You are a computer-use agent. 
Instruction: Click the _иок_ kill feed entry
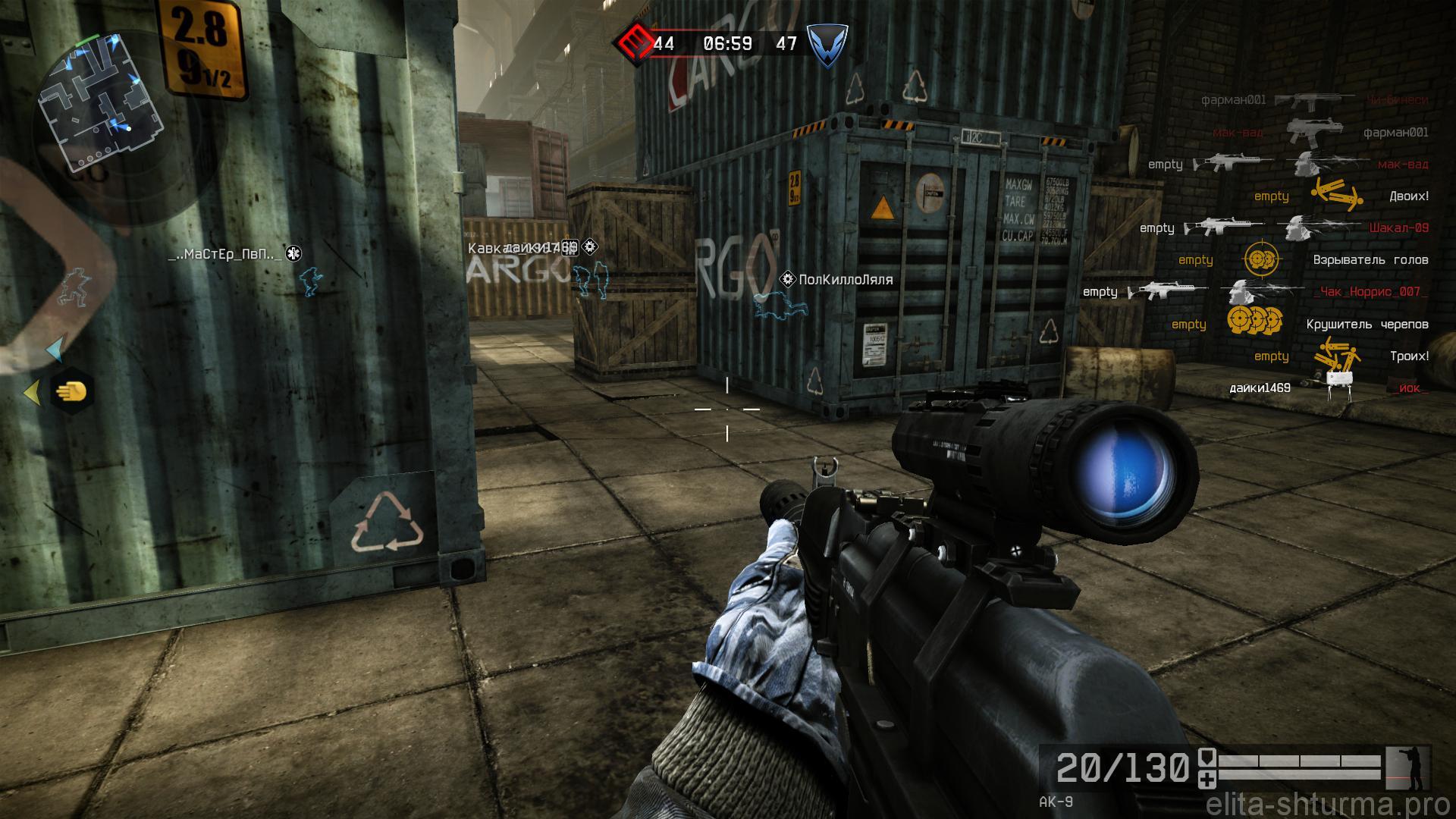coord(1410,388)
